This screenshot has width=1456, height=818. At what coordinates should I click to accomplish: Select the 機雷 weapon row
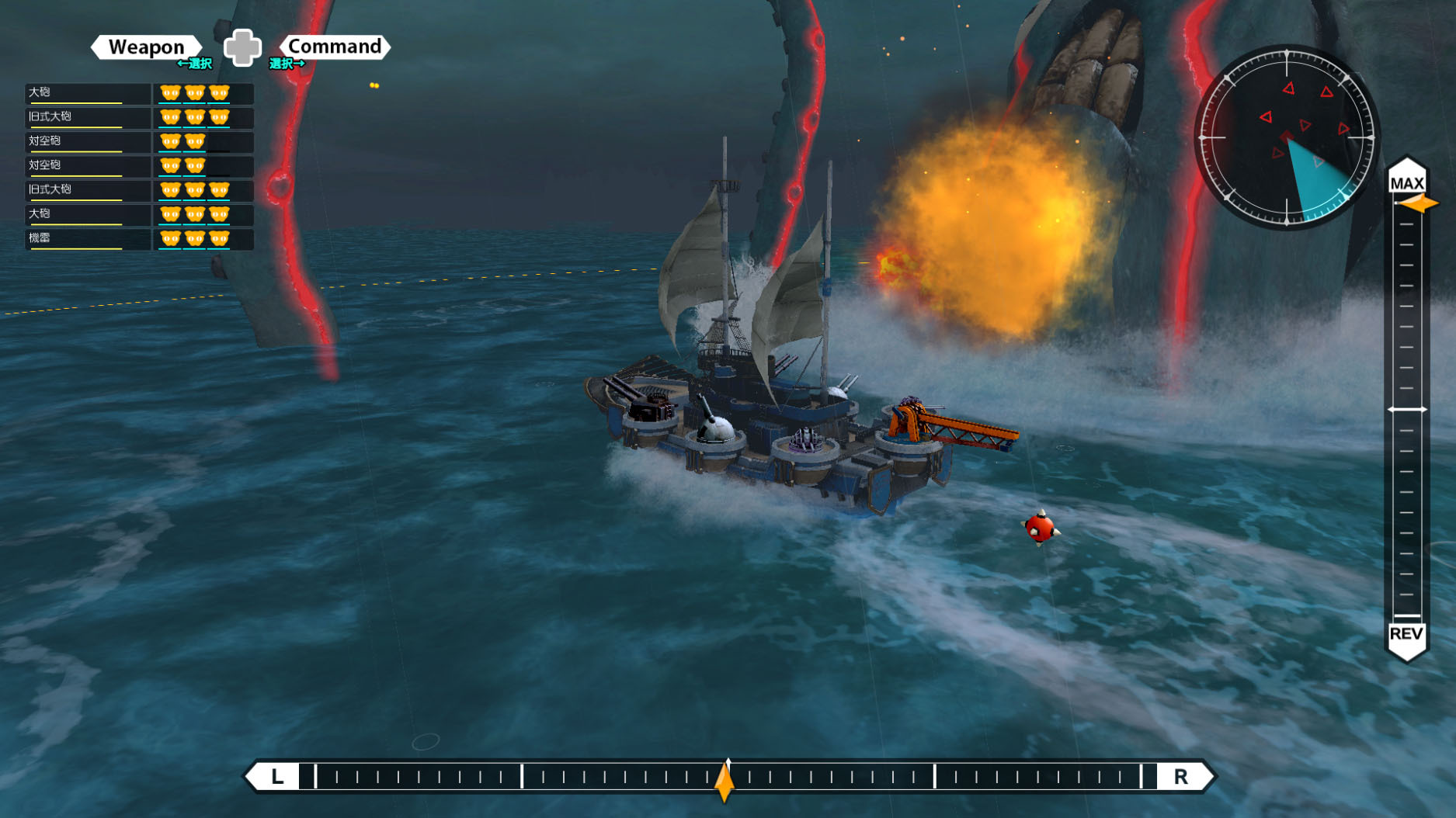[x=87, y=238]
